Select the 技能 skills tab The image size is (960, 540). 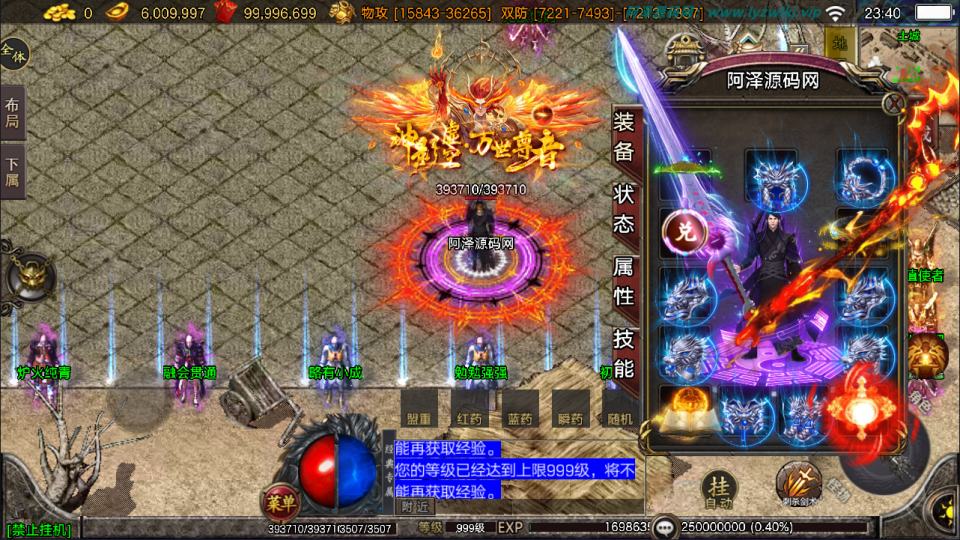tap(624, 354)
